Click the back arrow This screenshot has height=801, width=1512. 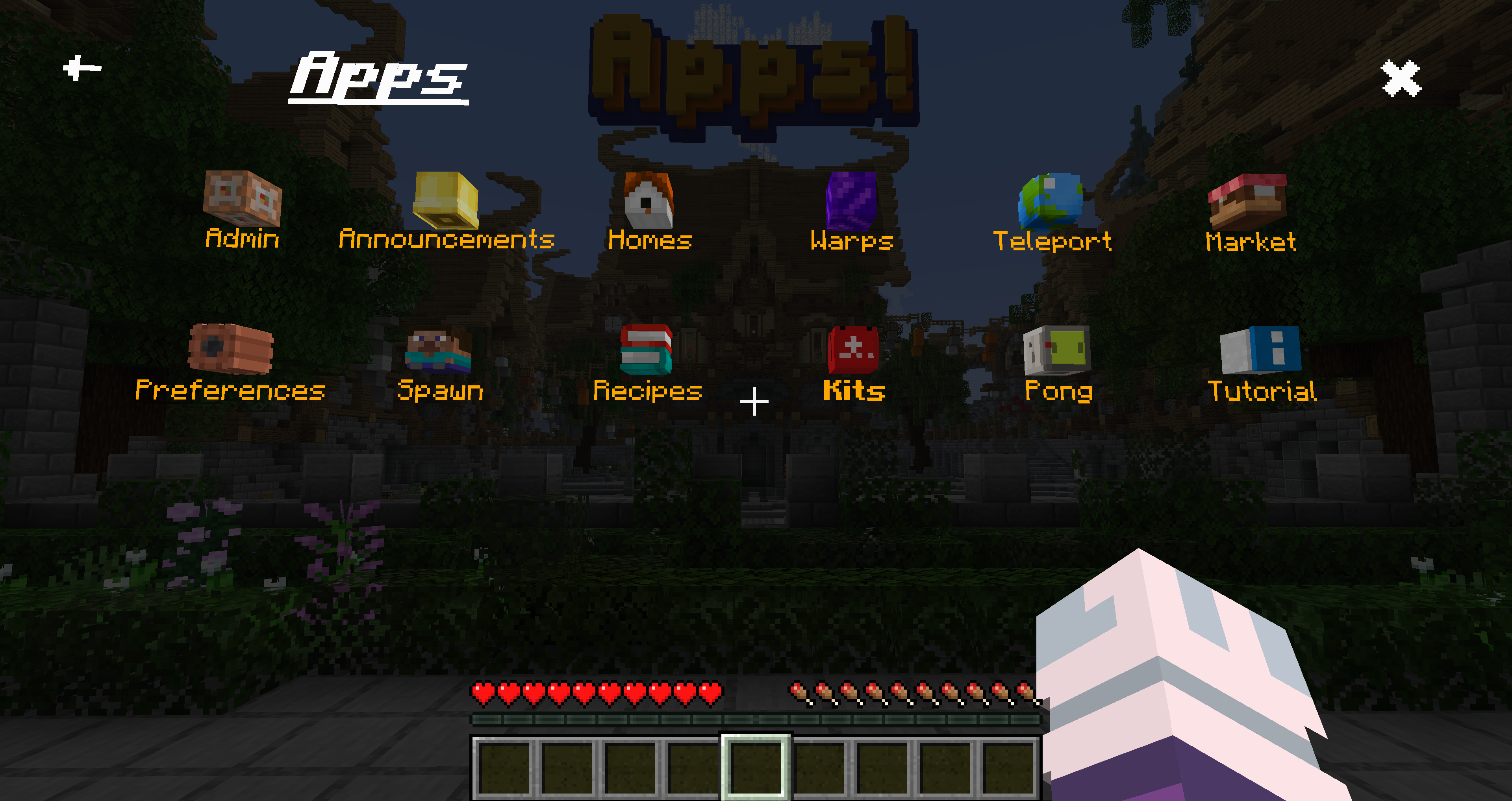click(x=81, y=67)
